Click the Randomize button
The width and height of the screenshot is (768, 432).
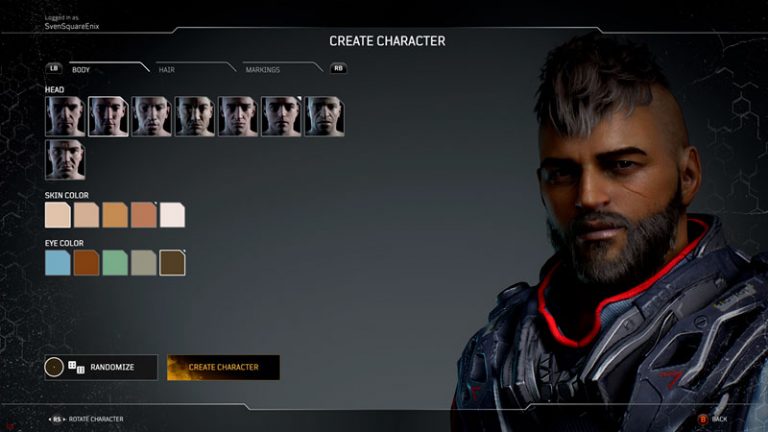(101, 367)
